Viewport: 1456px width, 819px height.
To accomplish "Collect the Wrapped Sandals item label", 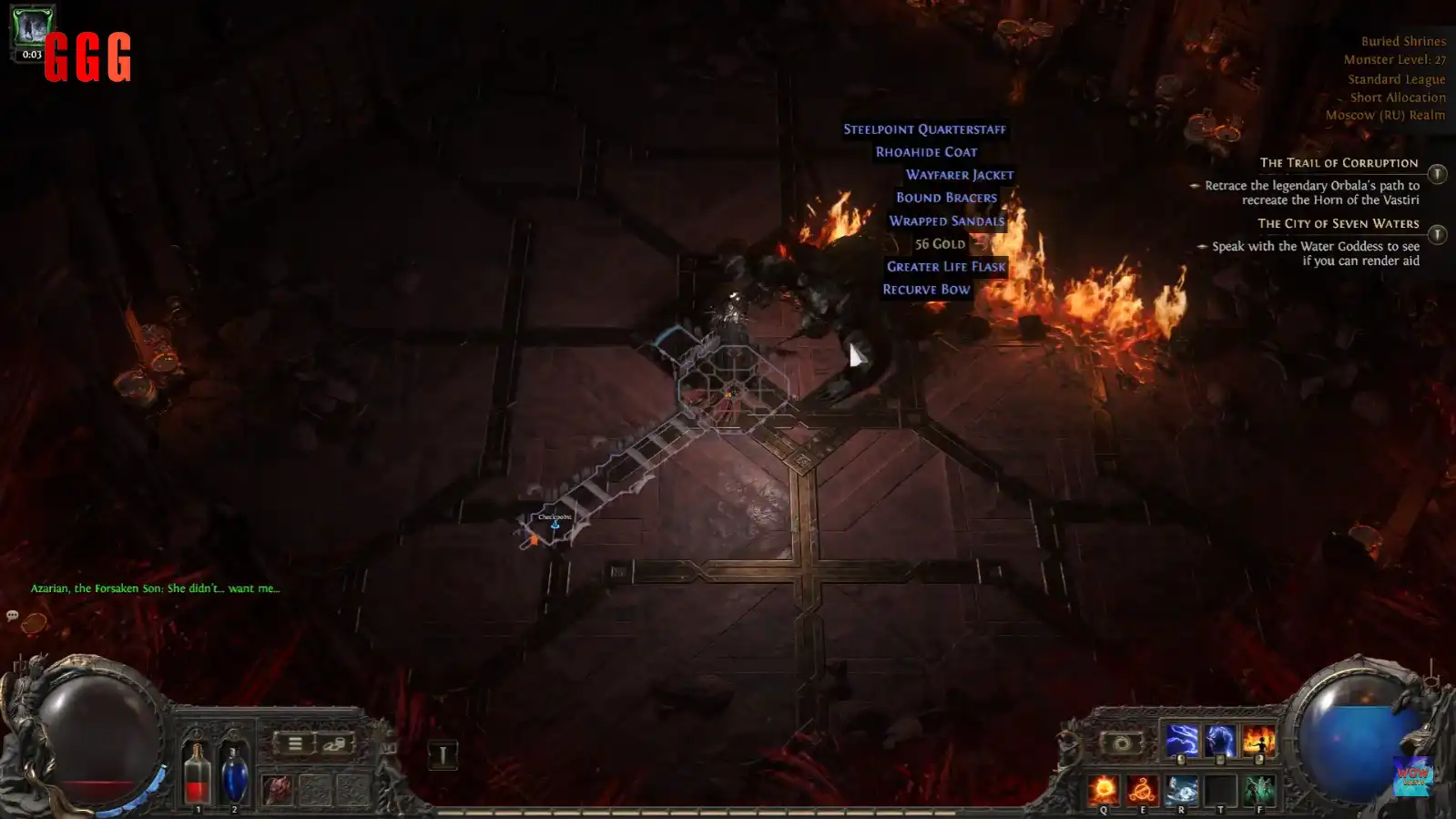I will click(946, 220).
